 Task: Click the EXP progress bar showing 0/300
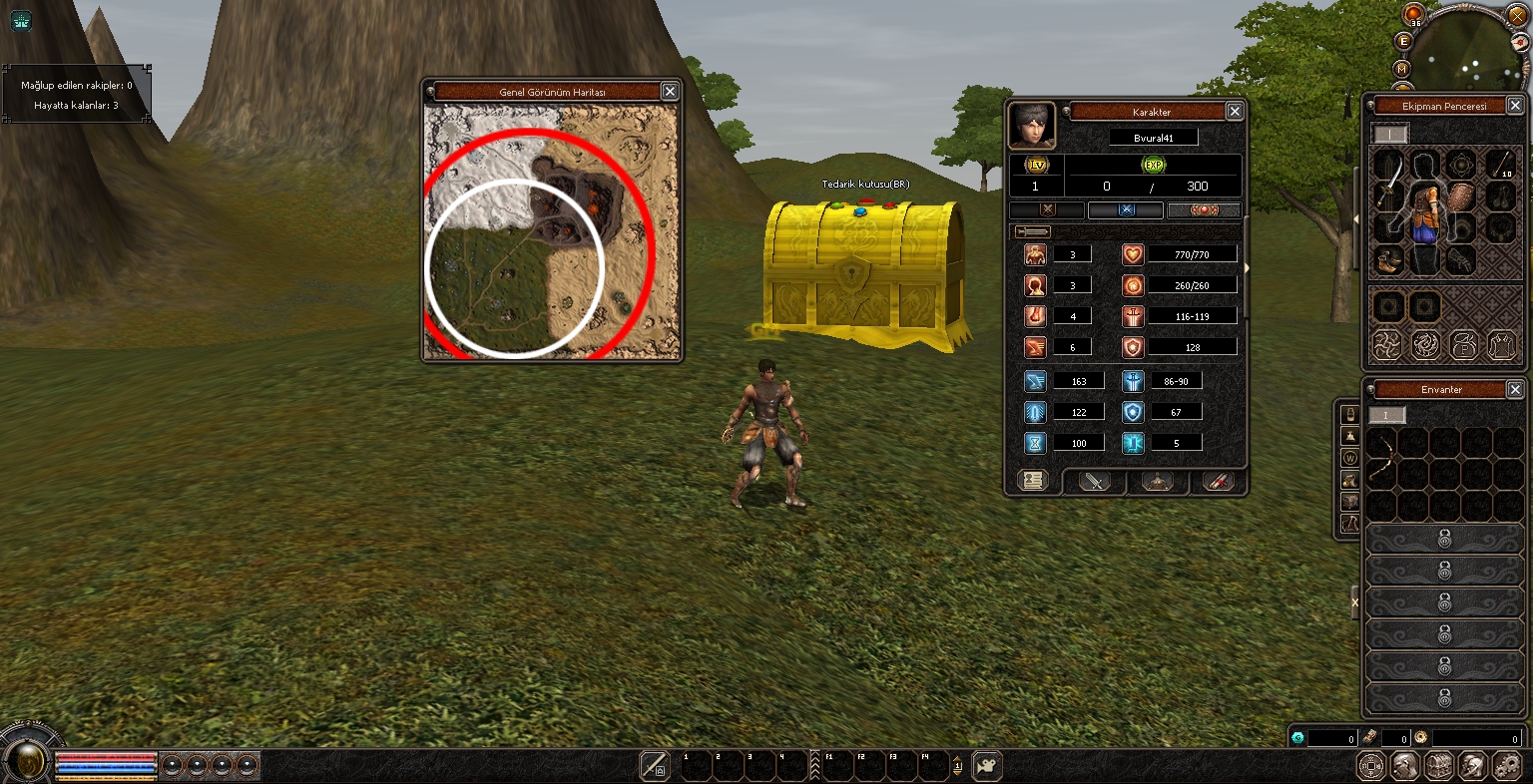(x=1154, y=187)
